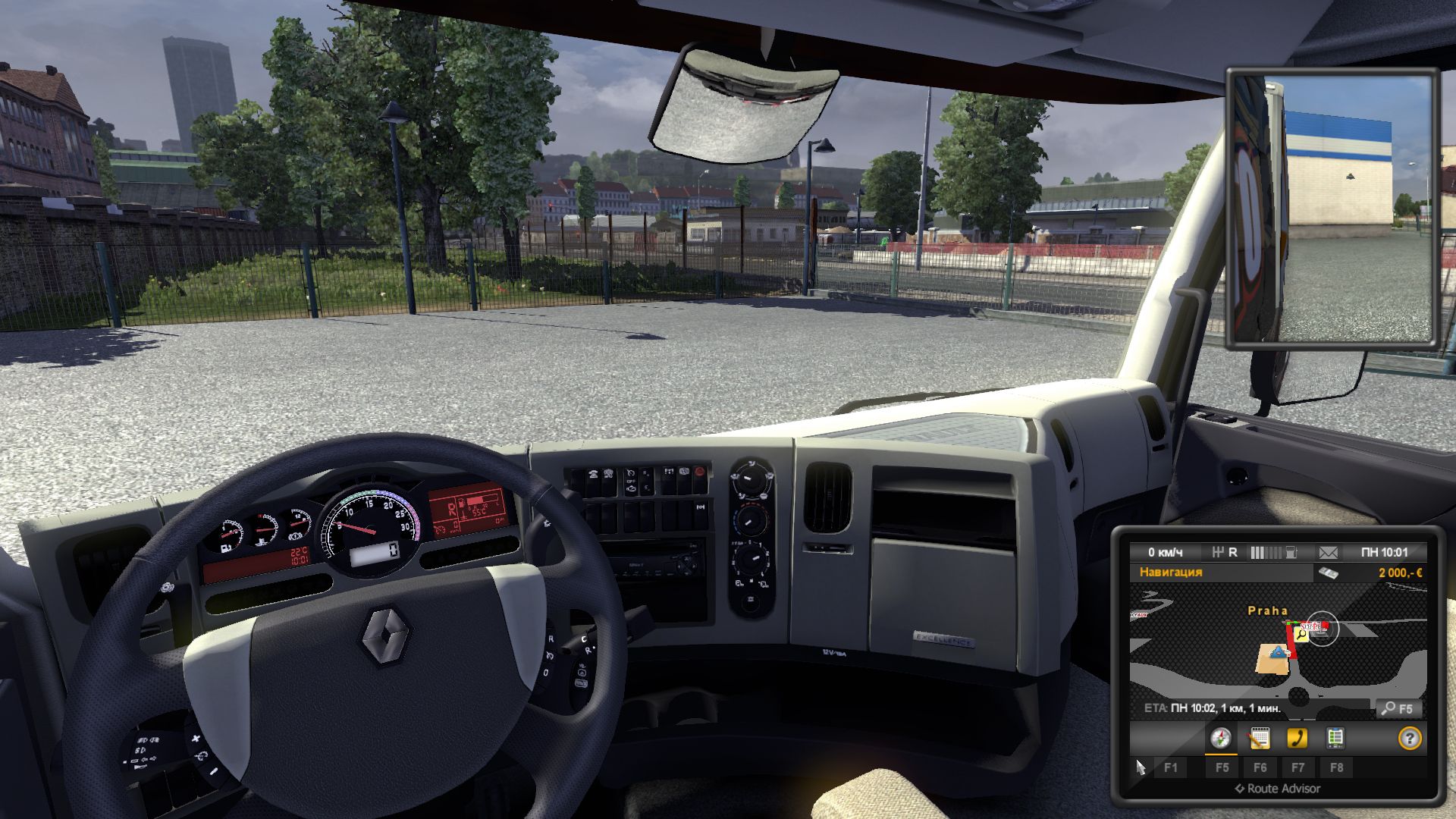Open the envelope mail notification

pos(1328,552)
